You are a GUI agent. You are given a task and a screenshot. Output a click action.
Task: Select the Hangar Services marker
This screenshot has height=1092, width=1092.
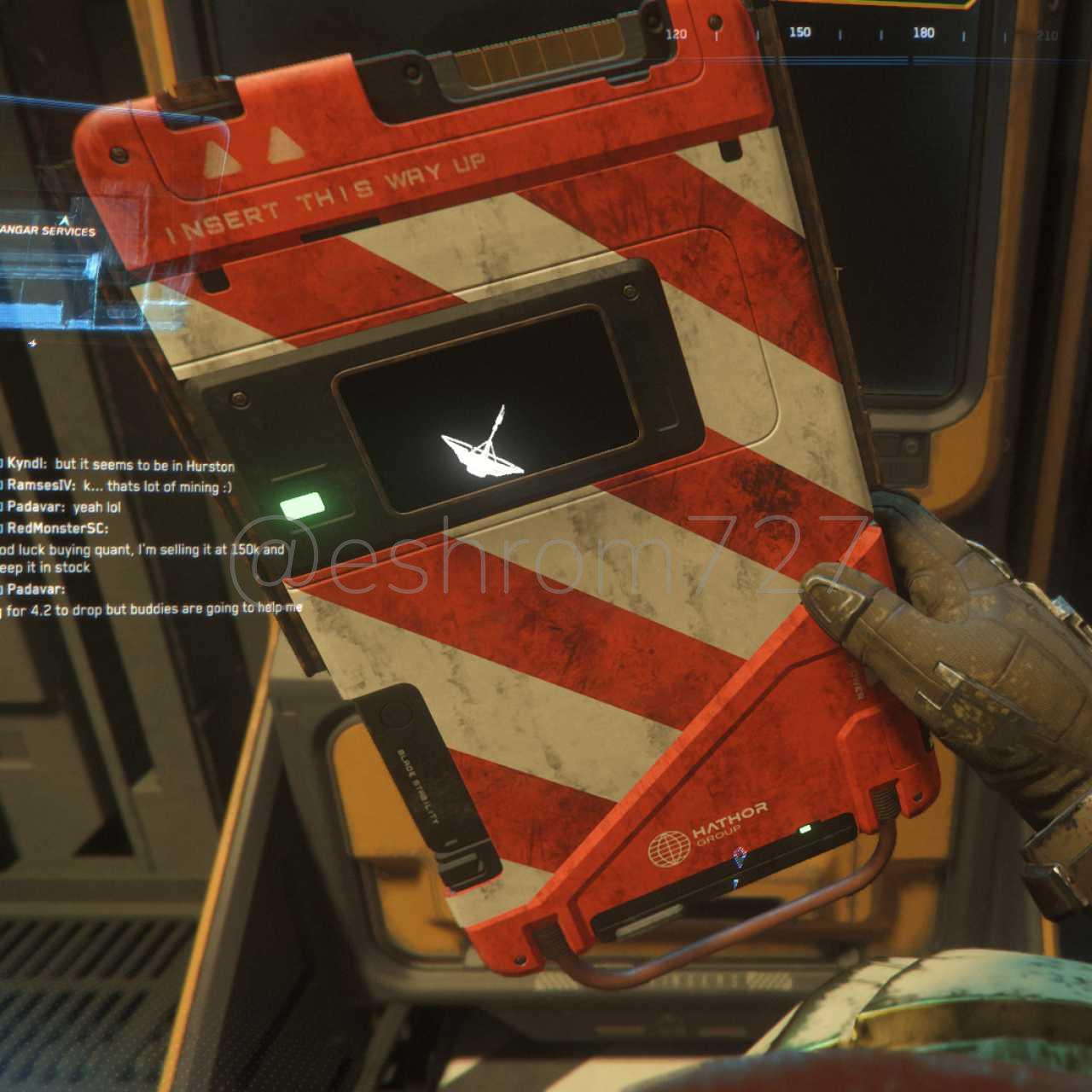[47, 230]
